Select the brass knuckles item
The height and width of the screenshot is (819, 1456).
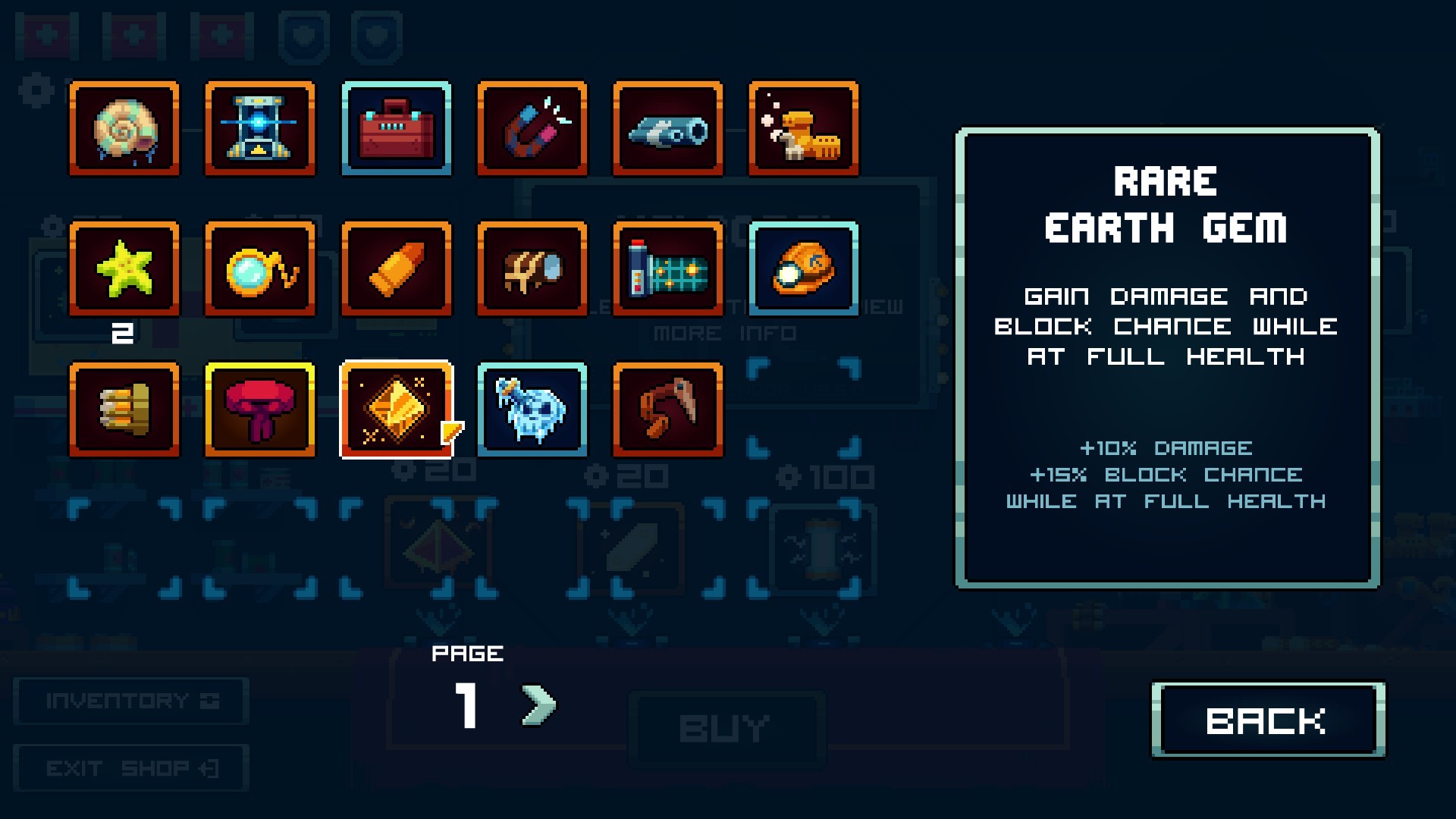click(124, 411)
